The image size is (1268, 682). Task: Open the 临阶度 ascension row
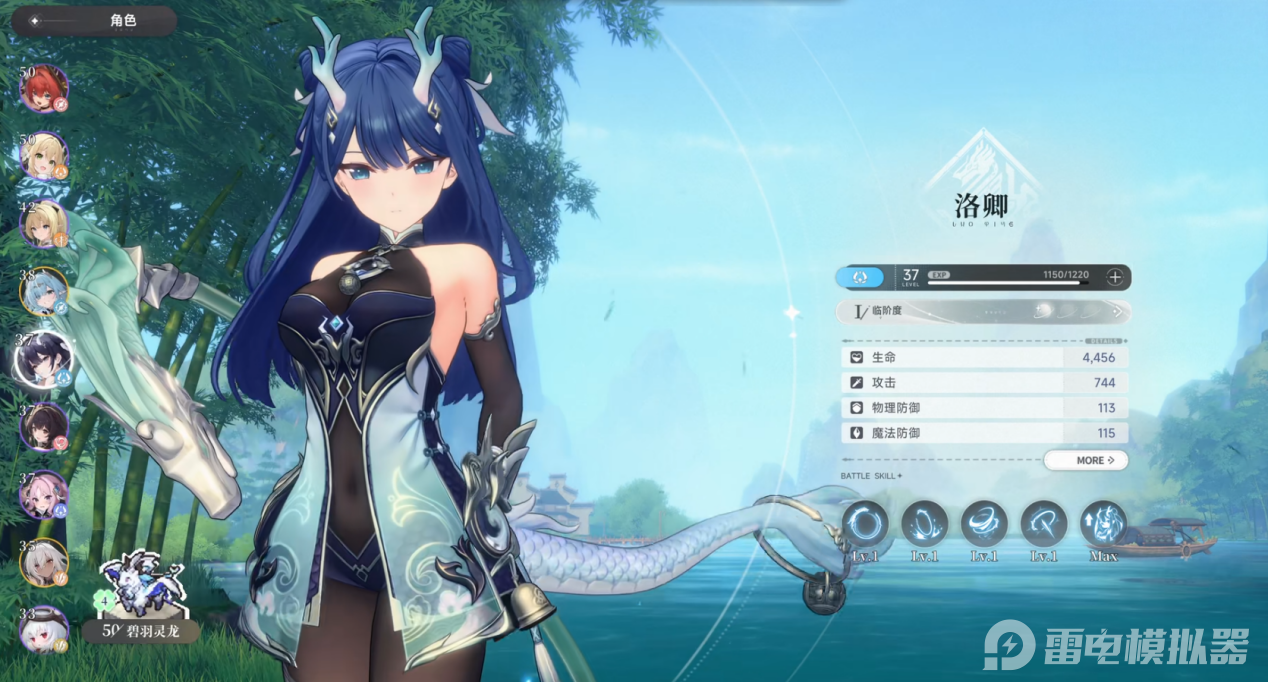click(984, 311)
